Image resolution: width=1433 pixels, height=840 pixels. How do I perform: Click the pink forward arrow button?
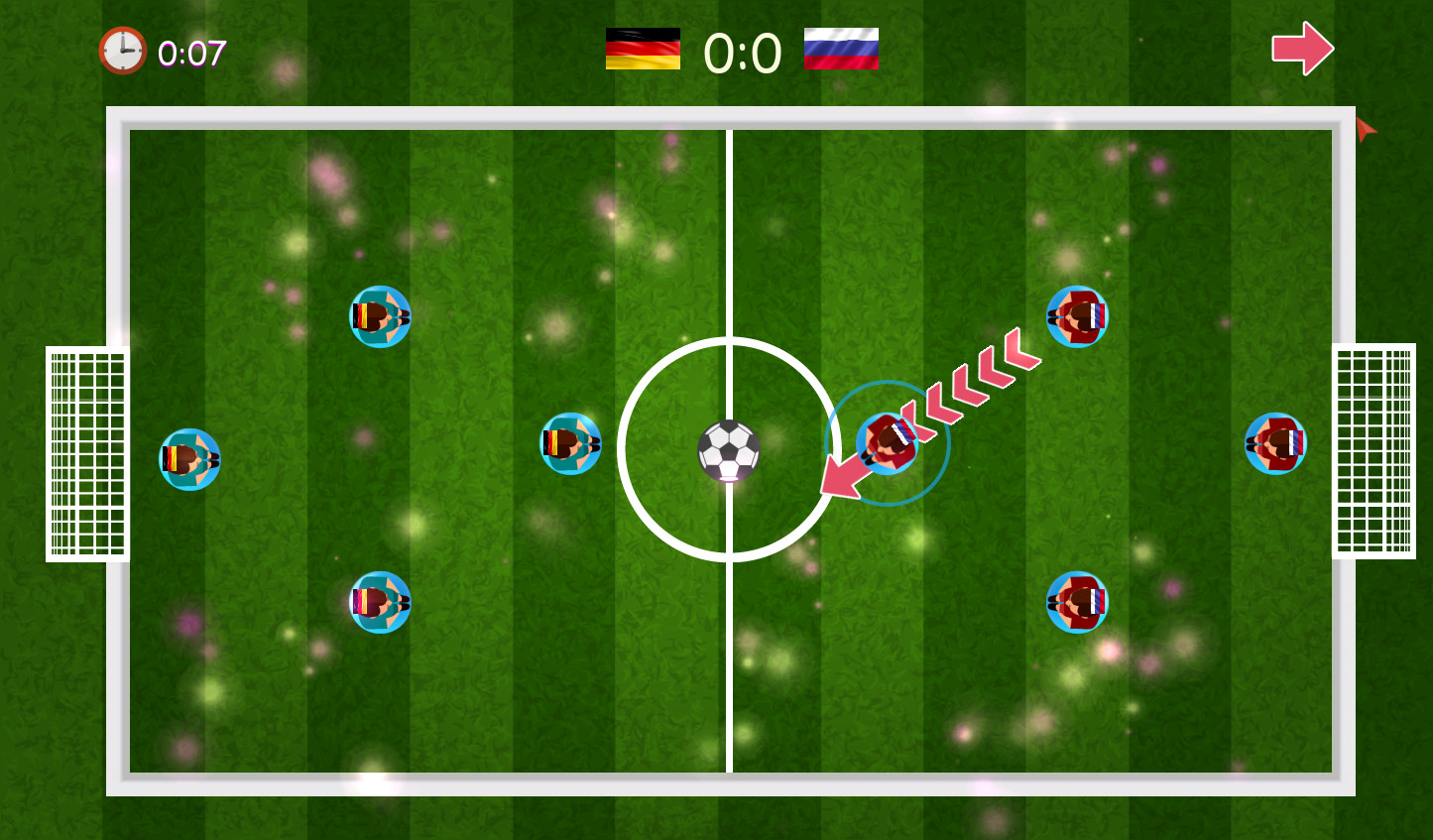(x=1303, y=47)
